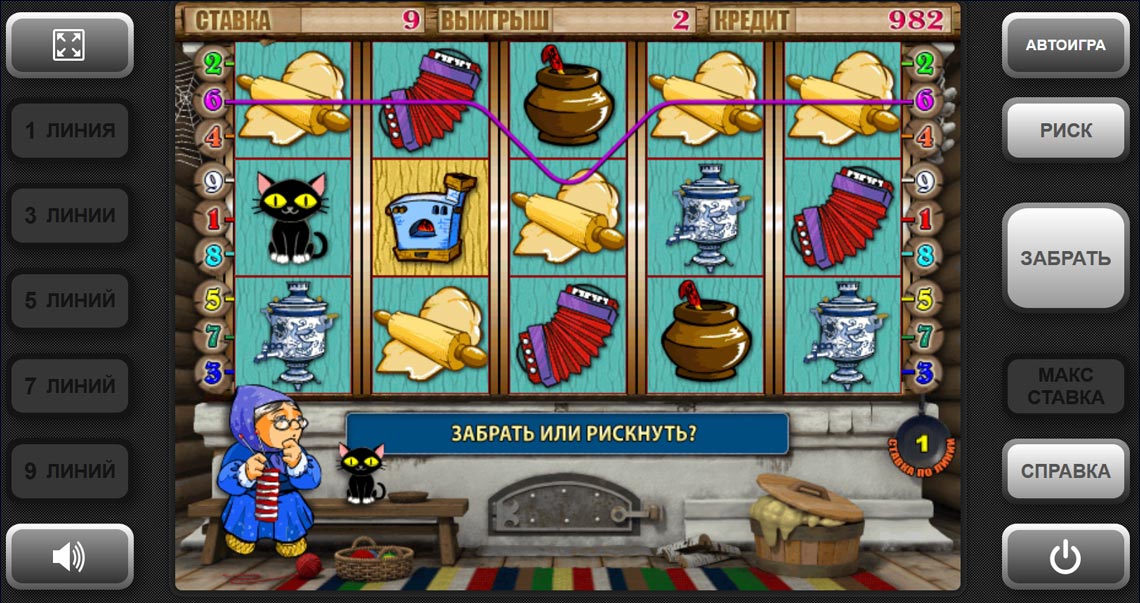Mute sound with the speaker button
1140x603 pixels.
tap(69, 556)
